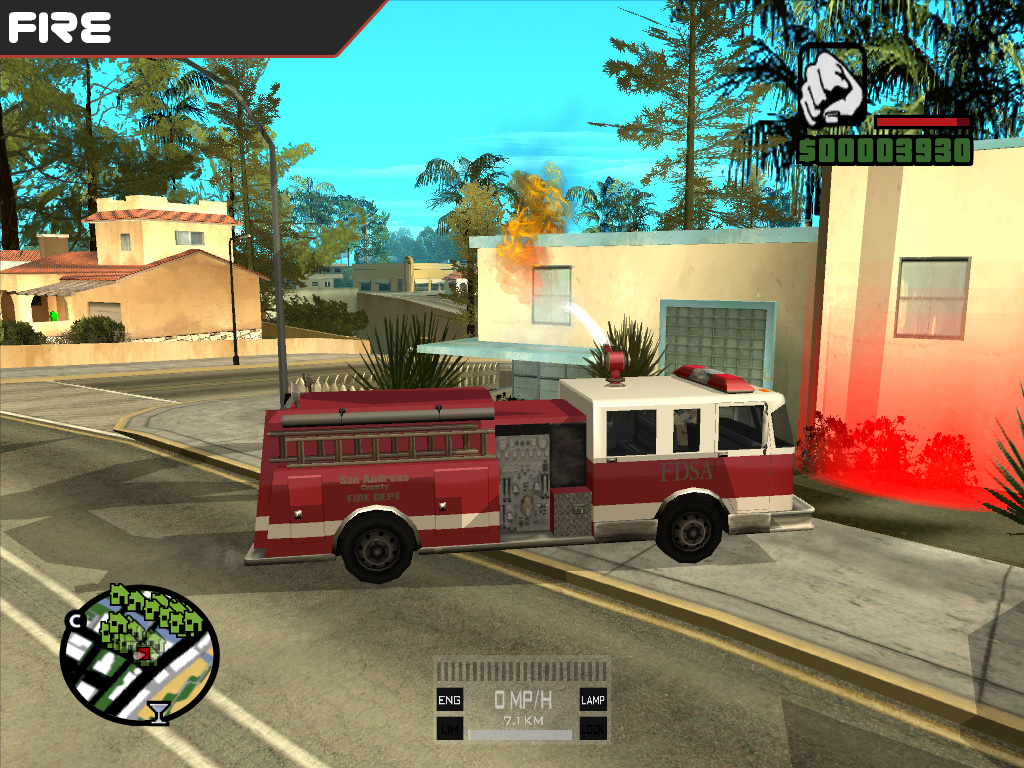Click the FIRE label banner

(60, 27)
